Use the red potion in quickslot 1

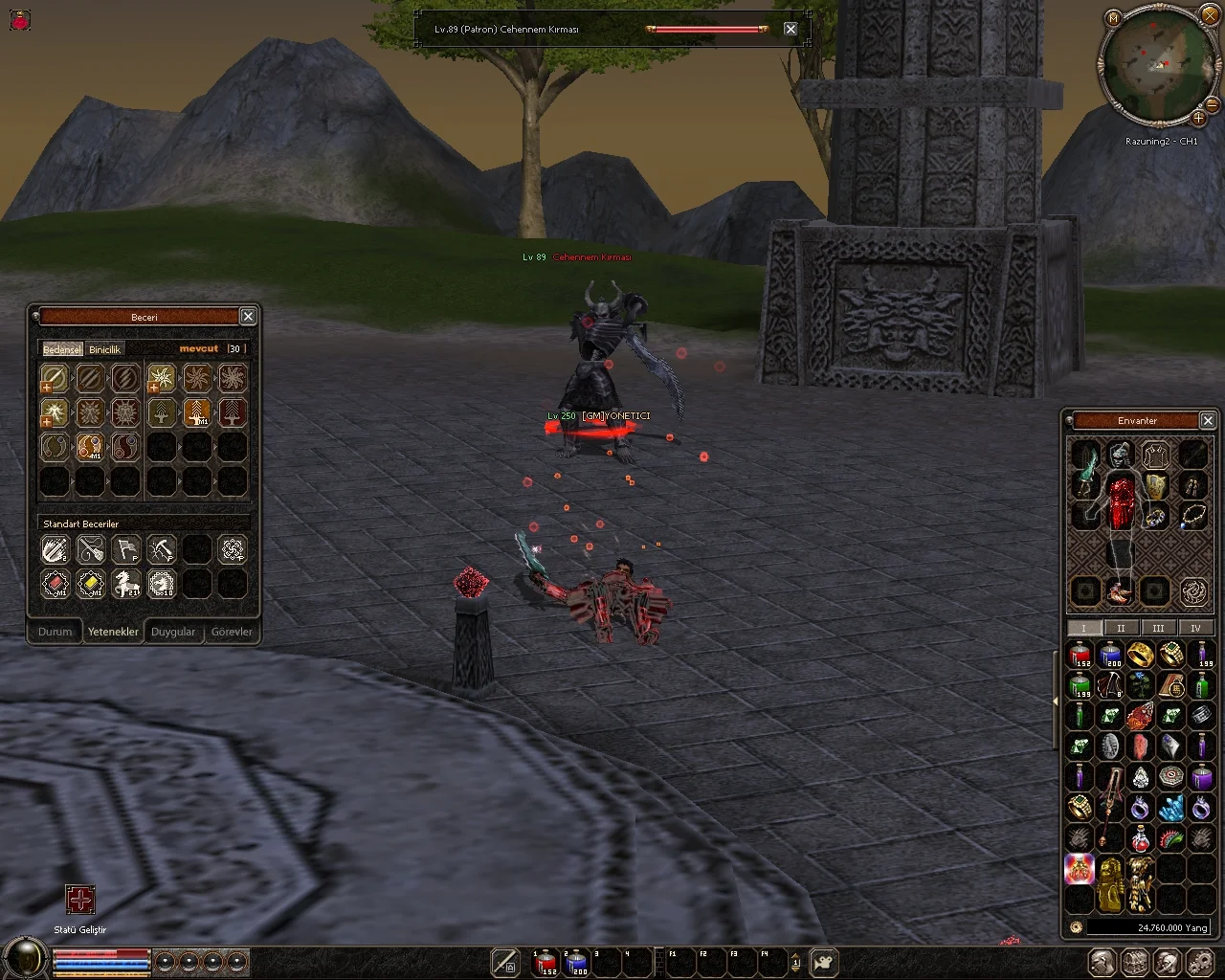click(546, 963)
